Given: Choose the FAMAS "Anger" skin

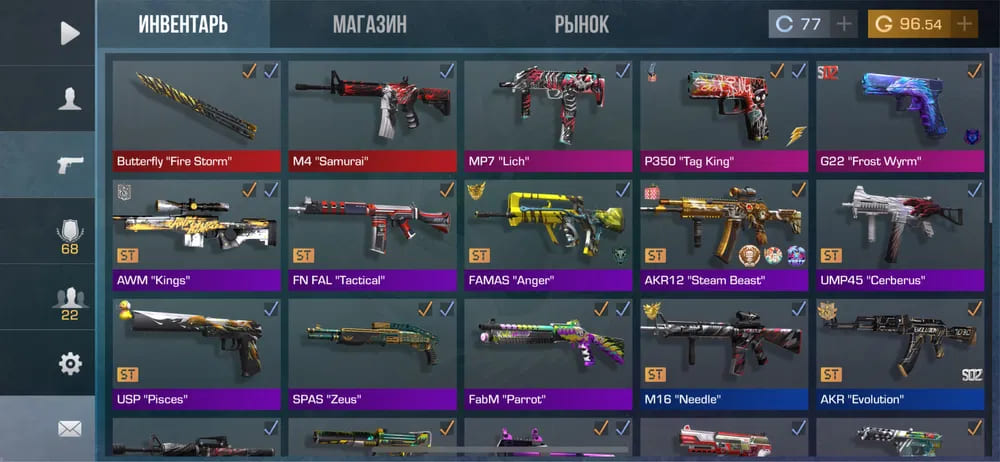Looking at the screenshot, I should (x=548, y=234).
